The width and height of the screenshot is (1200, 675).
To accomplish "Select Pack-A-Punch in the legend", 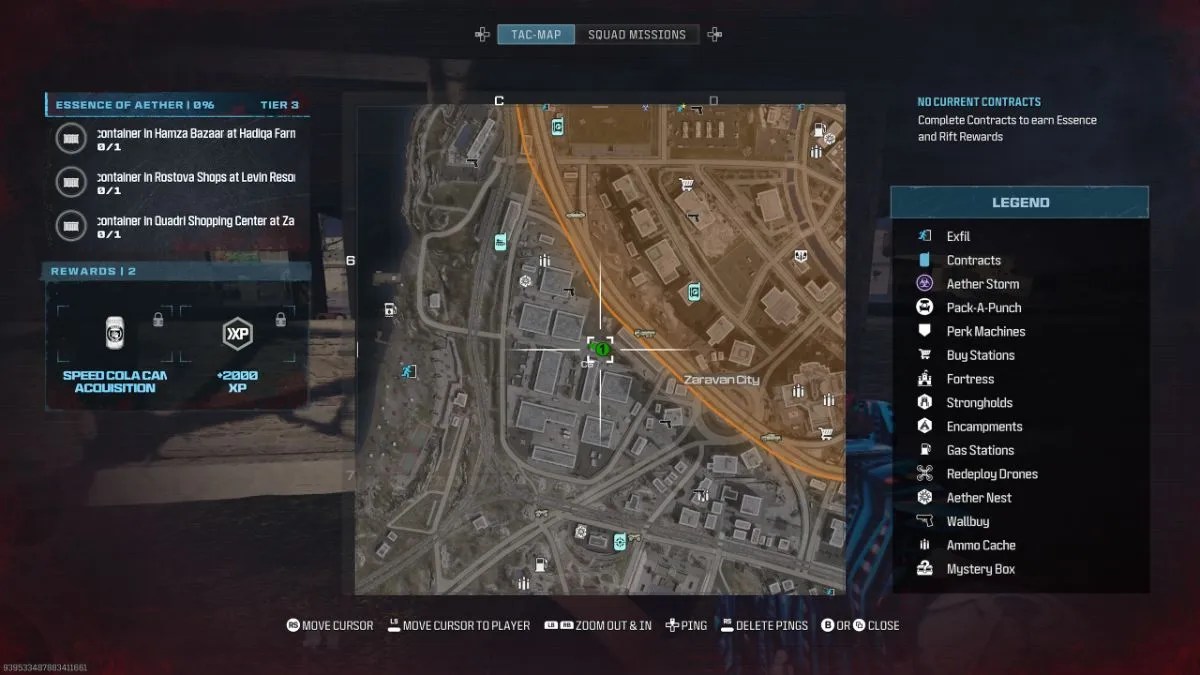I will click(983, 308).
